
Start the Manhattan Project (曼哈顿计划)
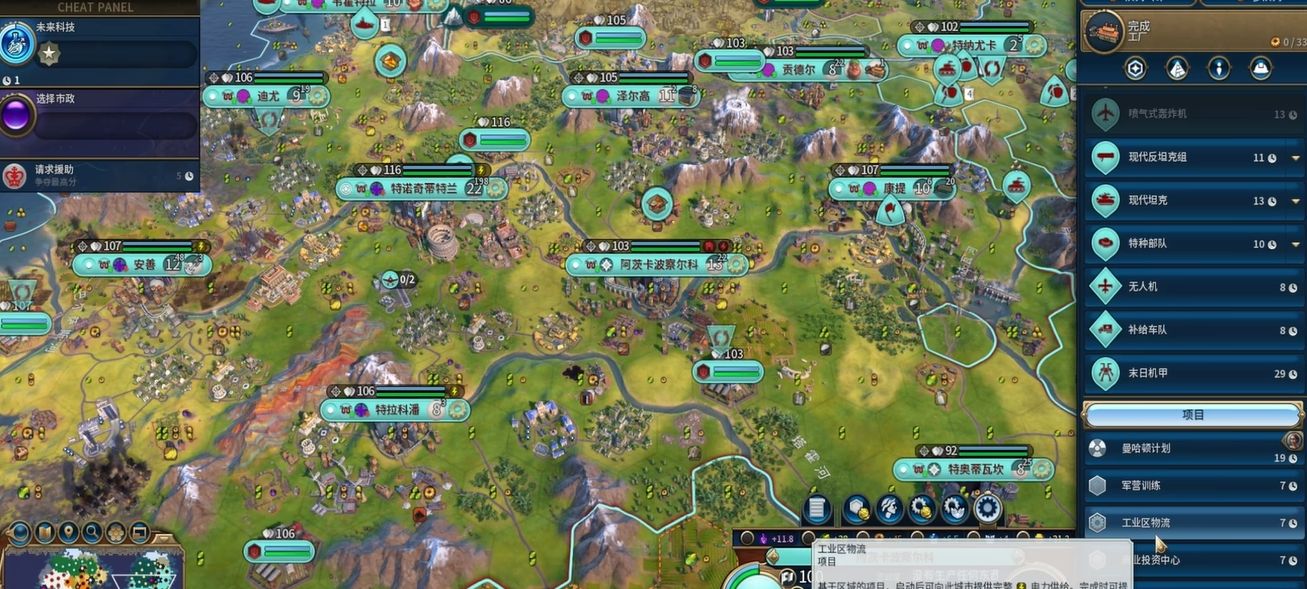1190,448
